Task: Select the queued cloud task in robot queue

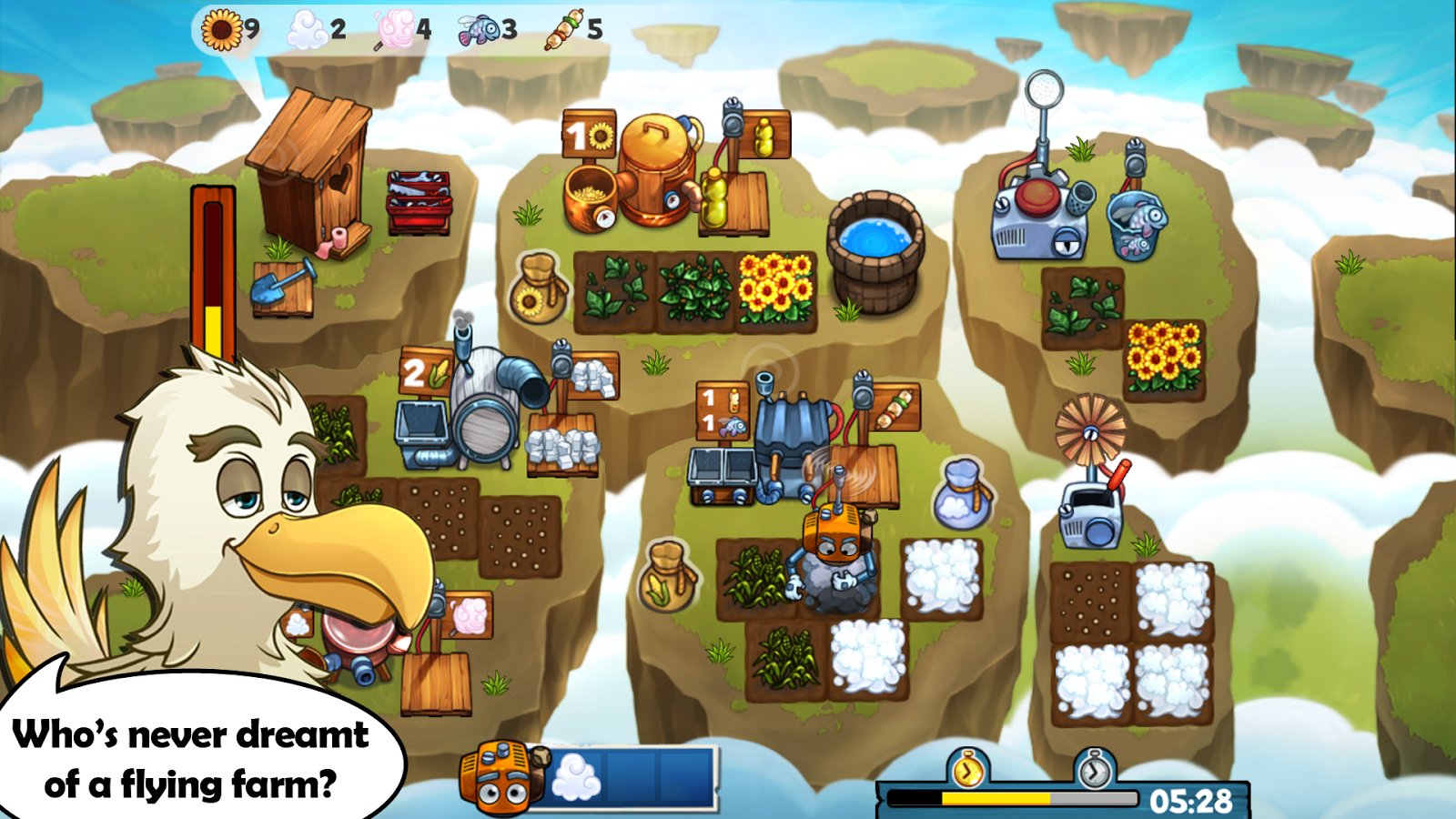Action: (x=577, y=779)
